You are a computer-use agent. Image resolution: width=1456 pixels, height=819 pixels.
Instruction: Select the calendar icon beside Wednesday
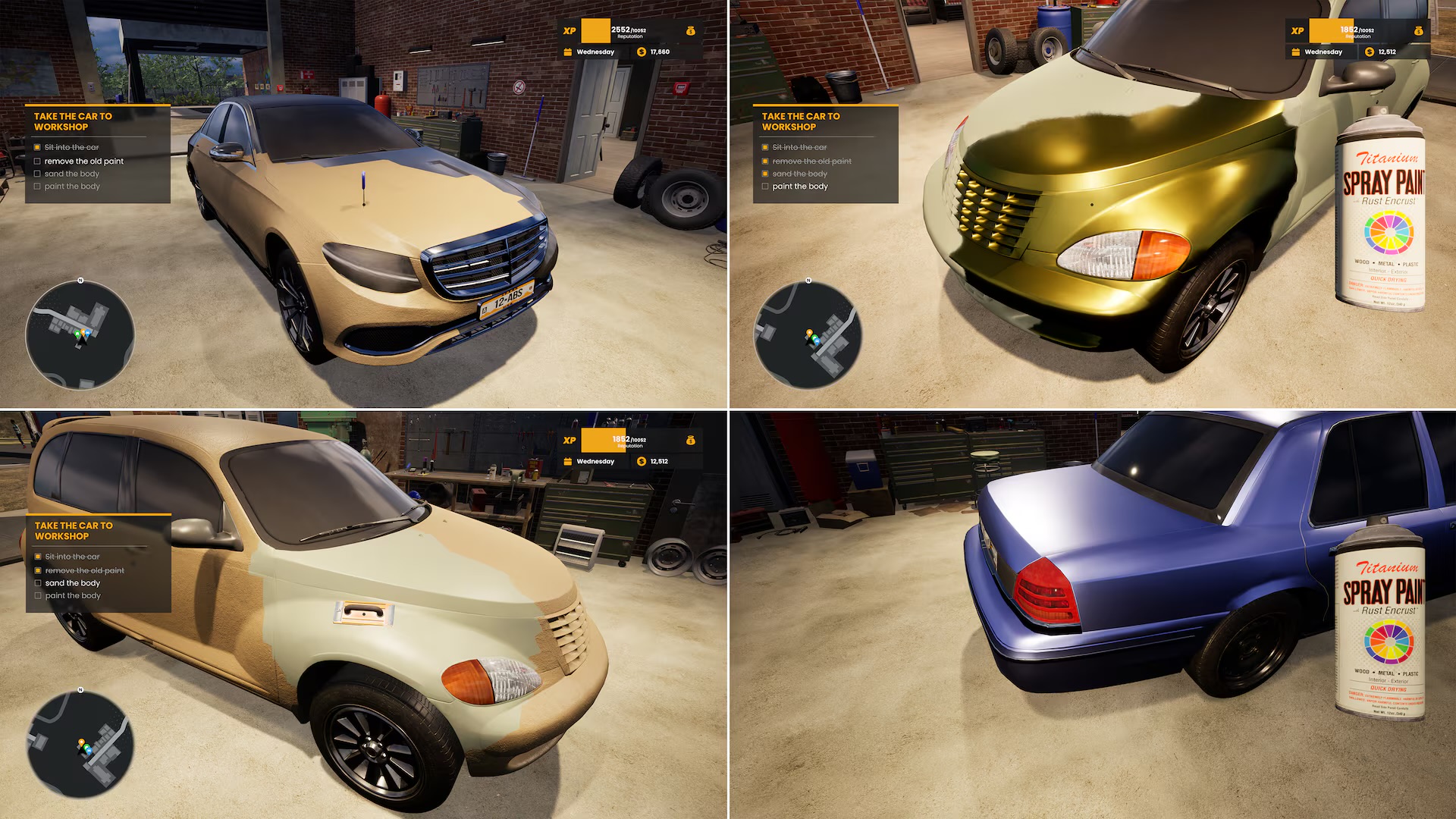pos(568,52)
